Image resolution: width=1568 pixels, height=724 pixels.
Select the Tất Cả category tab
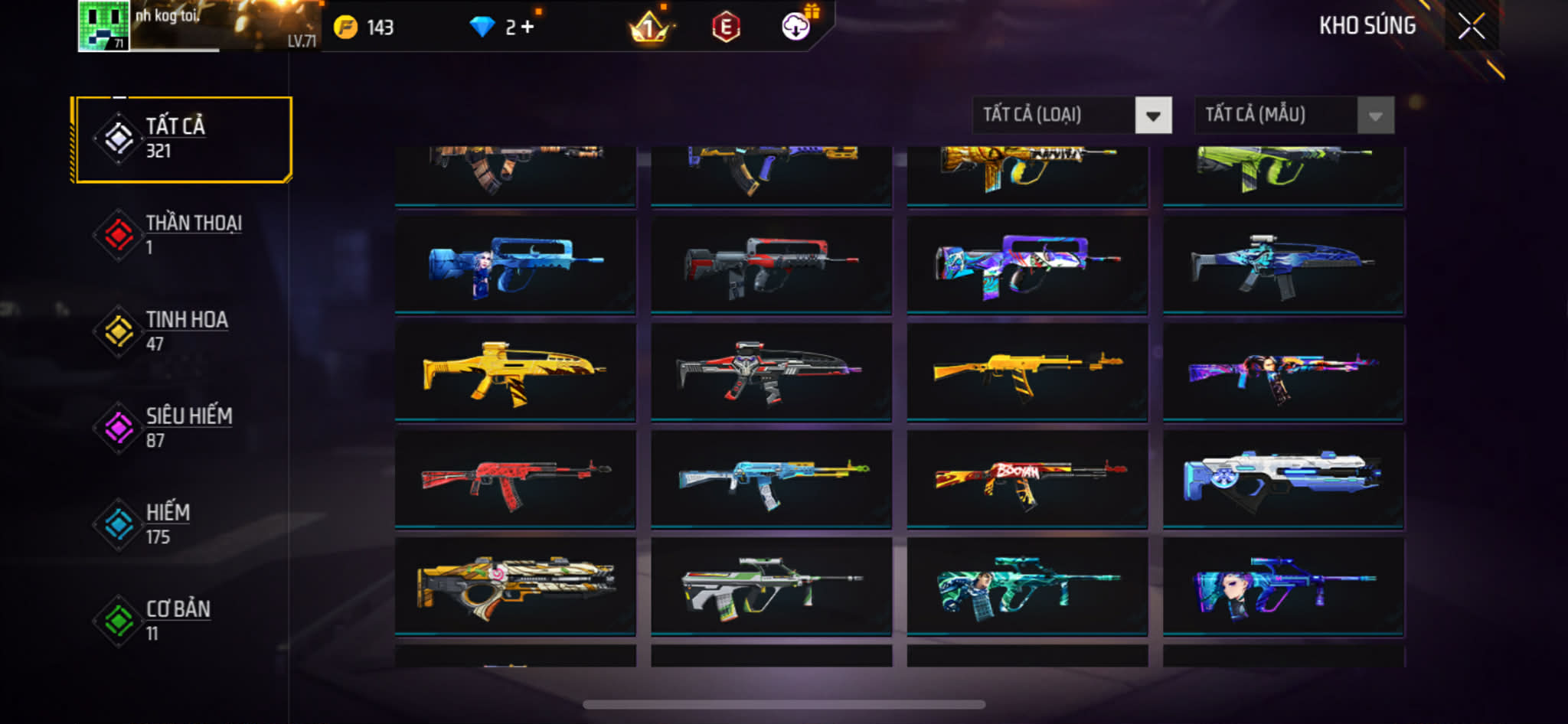[183, 139]
